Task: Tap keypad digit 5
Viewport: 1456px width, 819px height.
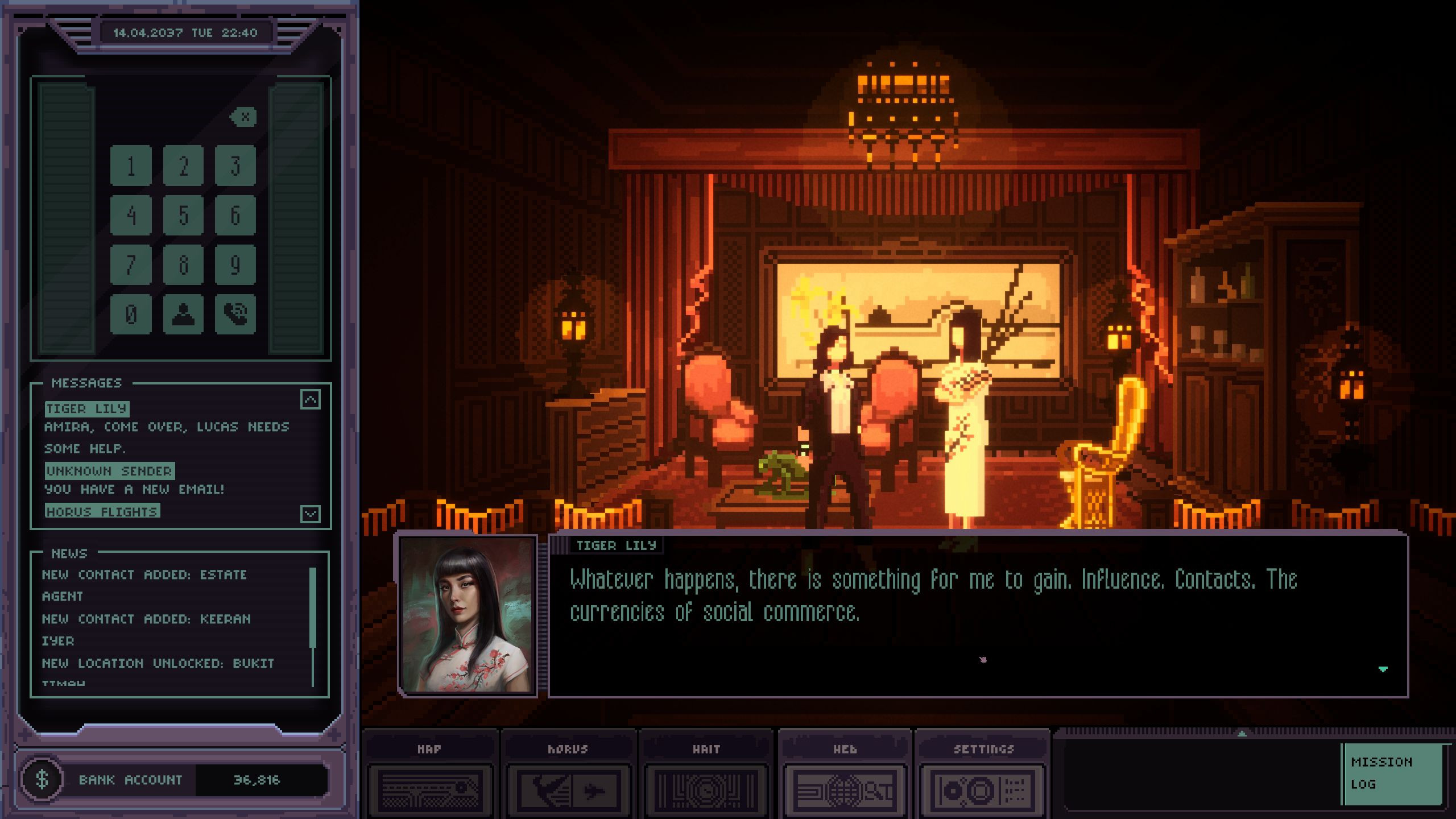Action: coord(183,215)
